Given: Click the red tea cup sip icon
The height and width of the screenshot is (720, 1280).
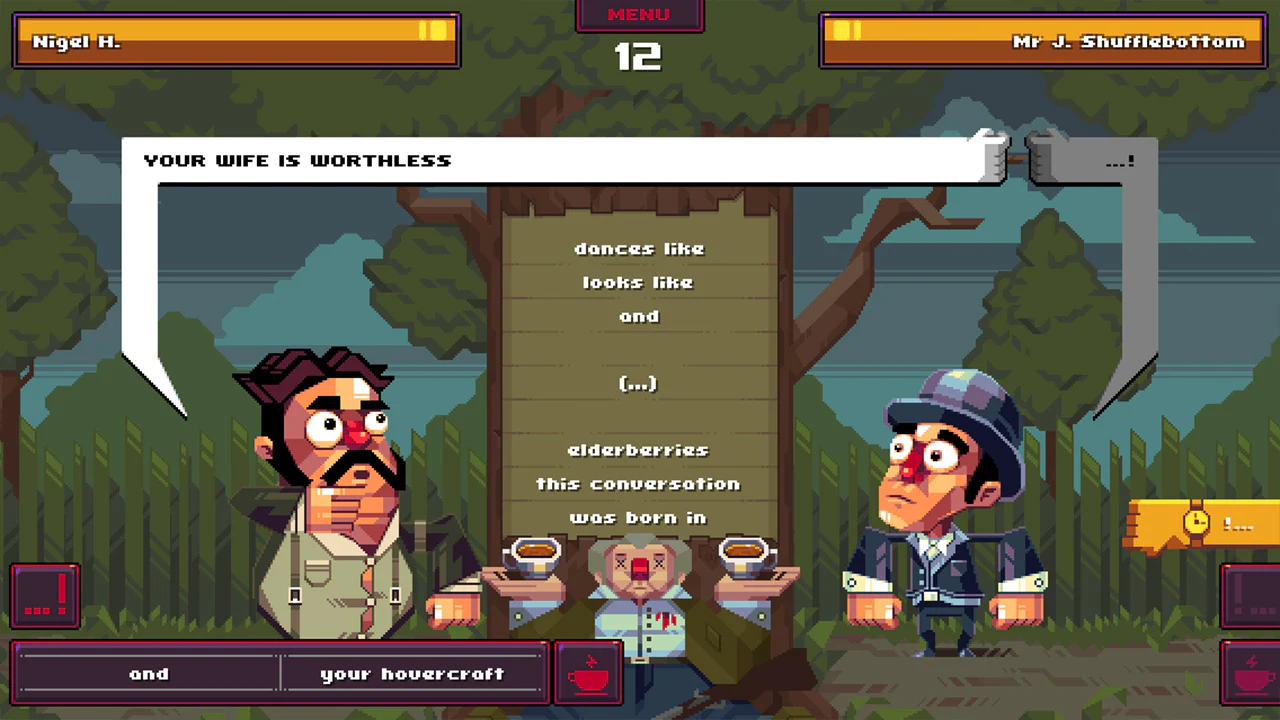Looking at the screenshot, I should 588,672.
